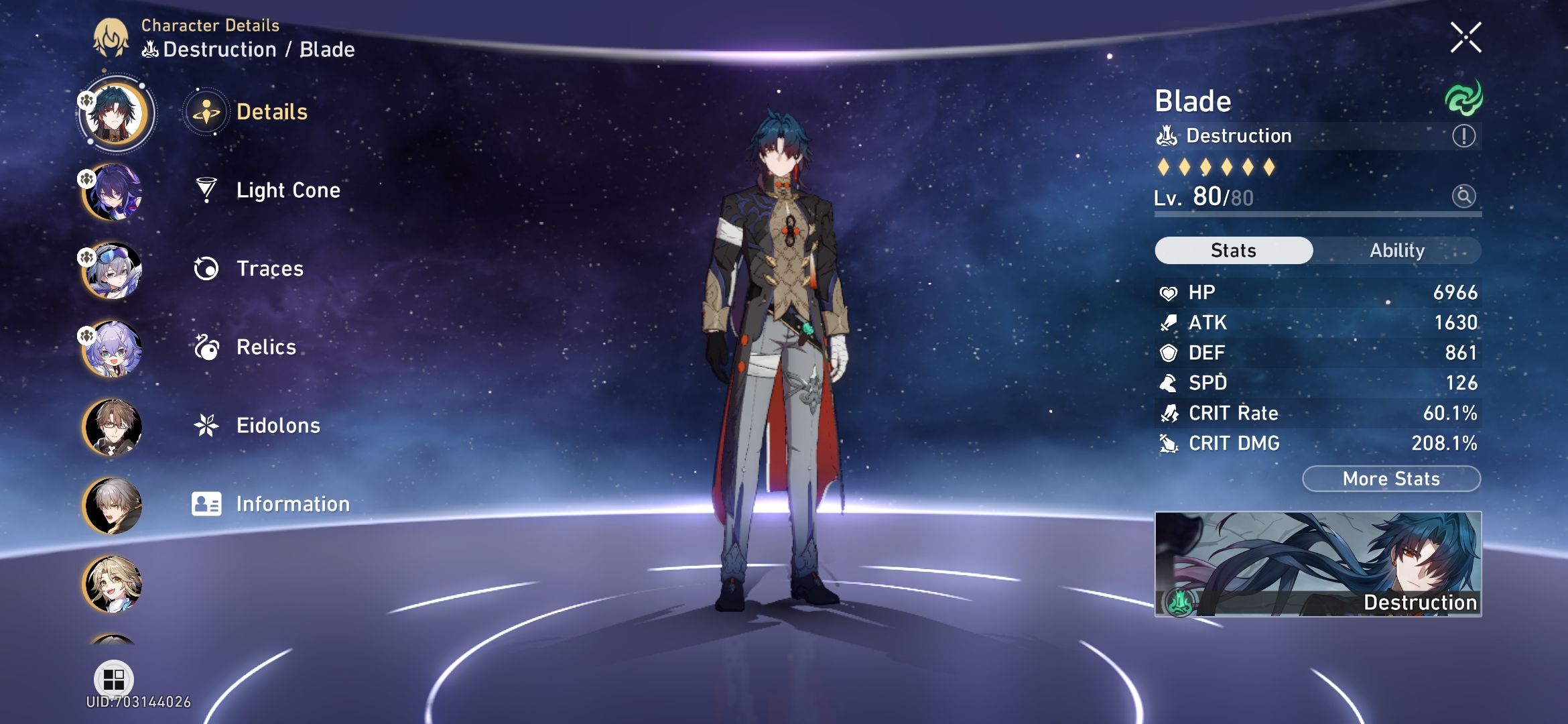Expand More Stats
Image resolution: width=1568 pixels, height=724 pixels.
tap(1390, 478)
